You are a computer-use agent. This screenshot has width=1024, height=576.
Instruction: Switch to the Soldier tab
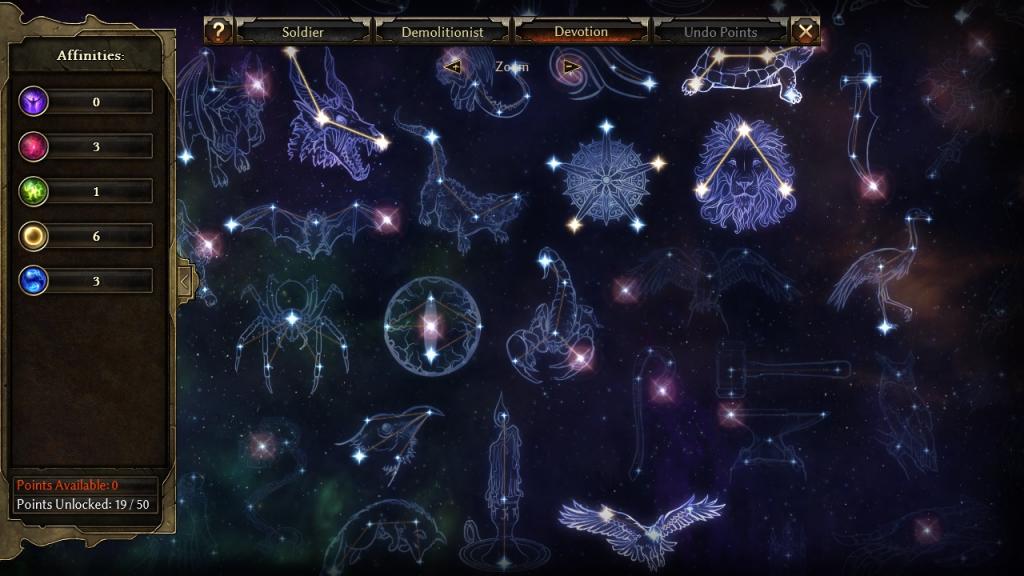[x=303, y=32]
